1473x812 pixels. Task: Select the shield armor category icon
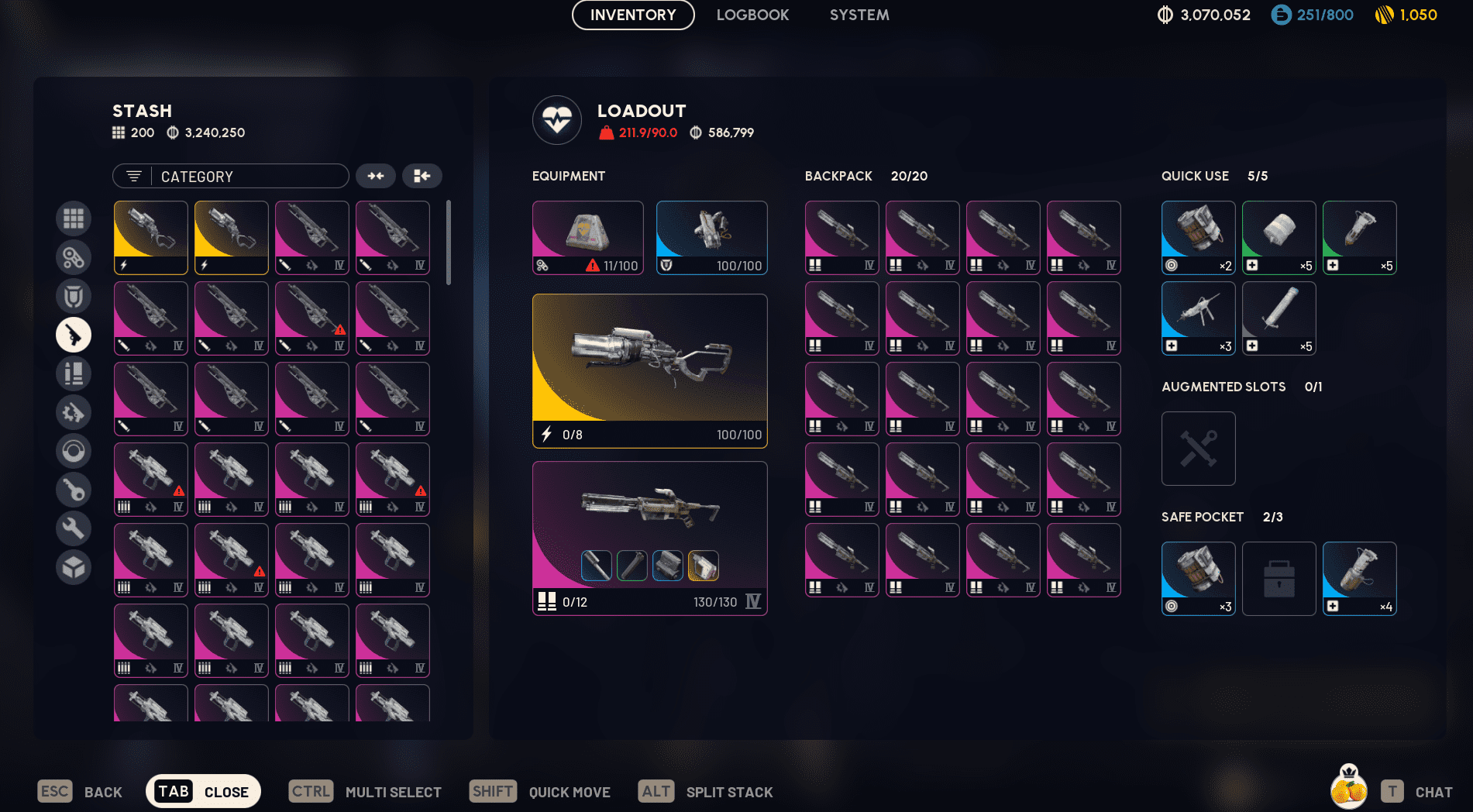coord(74,296)
